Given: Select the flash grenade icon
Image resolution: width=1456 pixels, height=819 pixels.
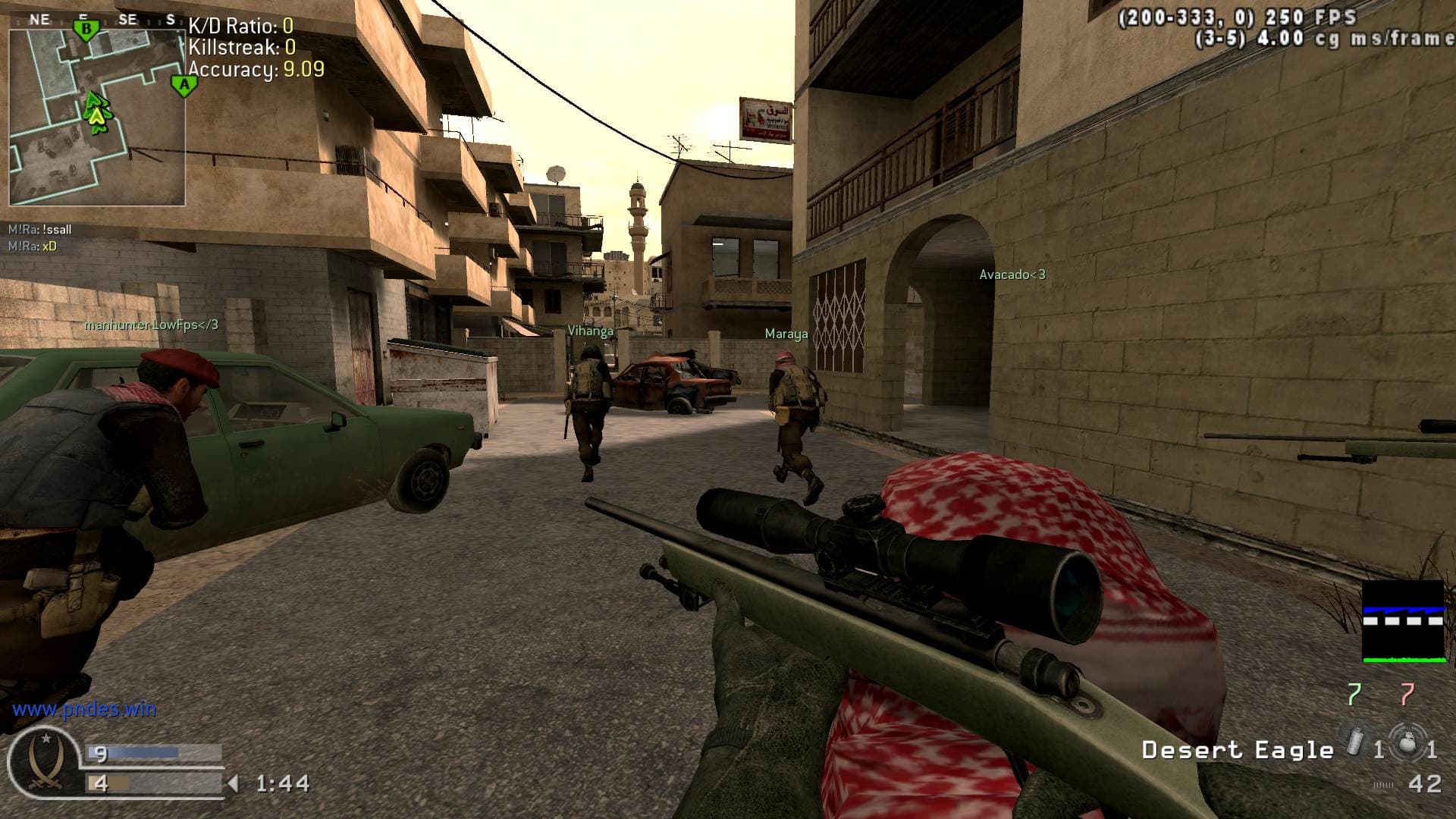Looking at the screenshot, I should (1354, 741).
